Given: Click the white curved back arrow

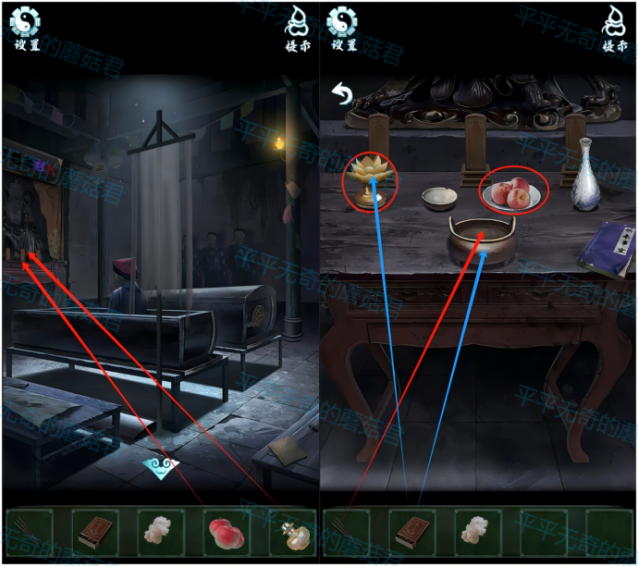Looking at the screenshot, I should pyautogui.click(x=343, y=96).
